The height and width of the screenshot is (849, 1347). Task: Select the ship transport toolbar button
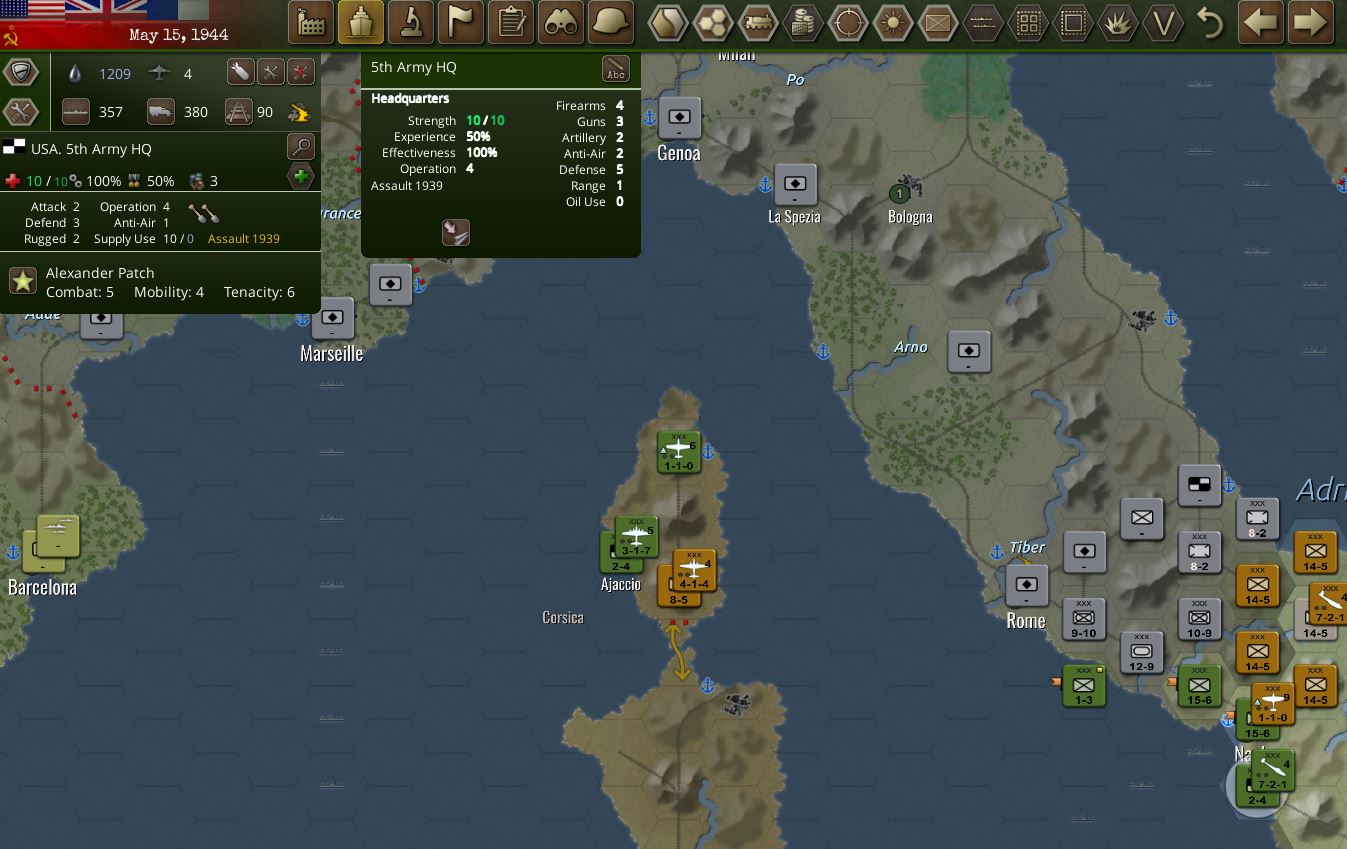point(361,22)
